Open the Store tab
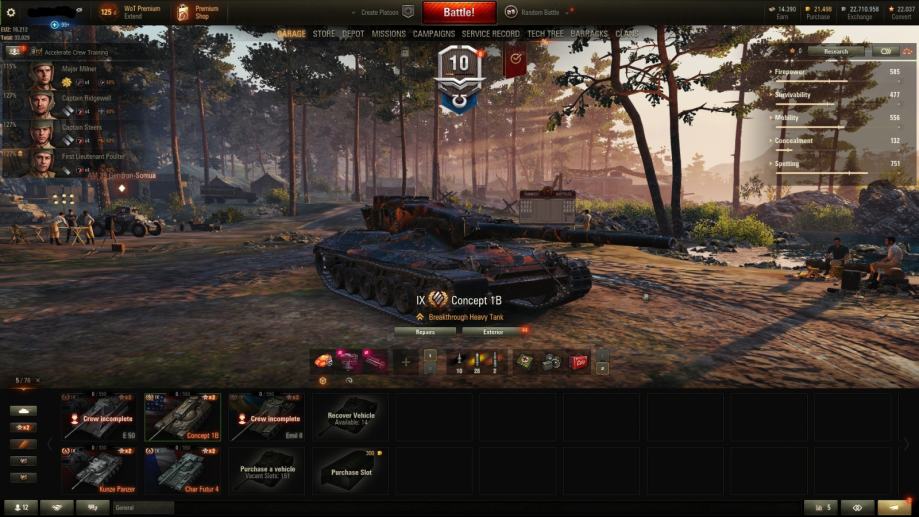 pyautogui.click(x=324, y=34)
